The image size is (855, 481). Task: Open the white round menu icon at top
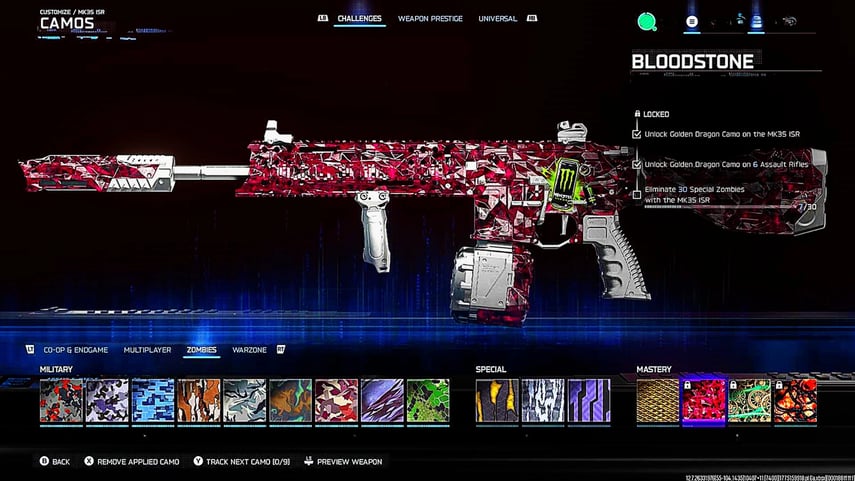pos(692,21)
